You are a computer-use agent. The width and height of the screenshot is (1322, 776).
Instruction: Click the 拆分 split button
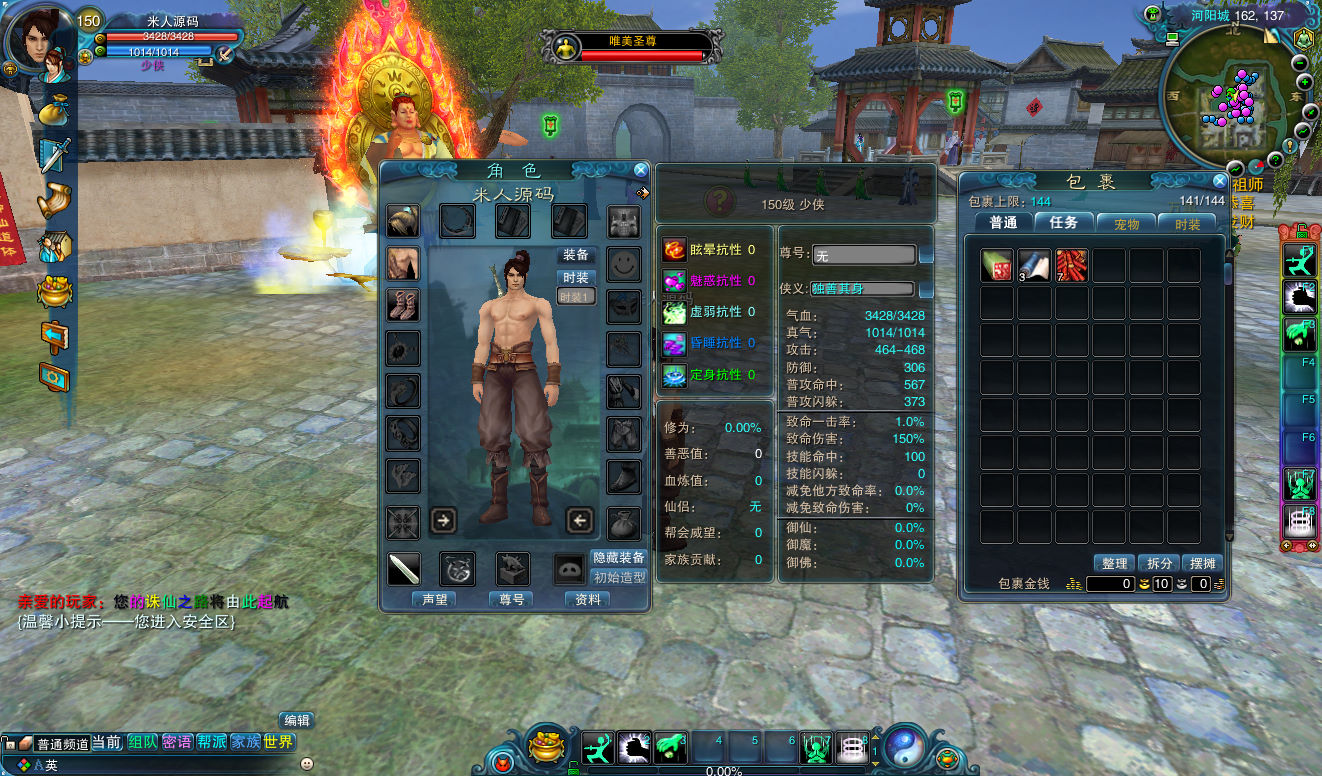(1160, 564)
